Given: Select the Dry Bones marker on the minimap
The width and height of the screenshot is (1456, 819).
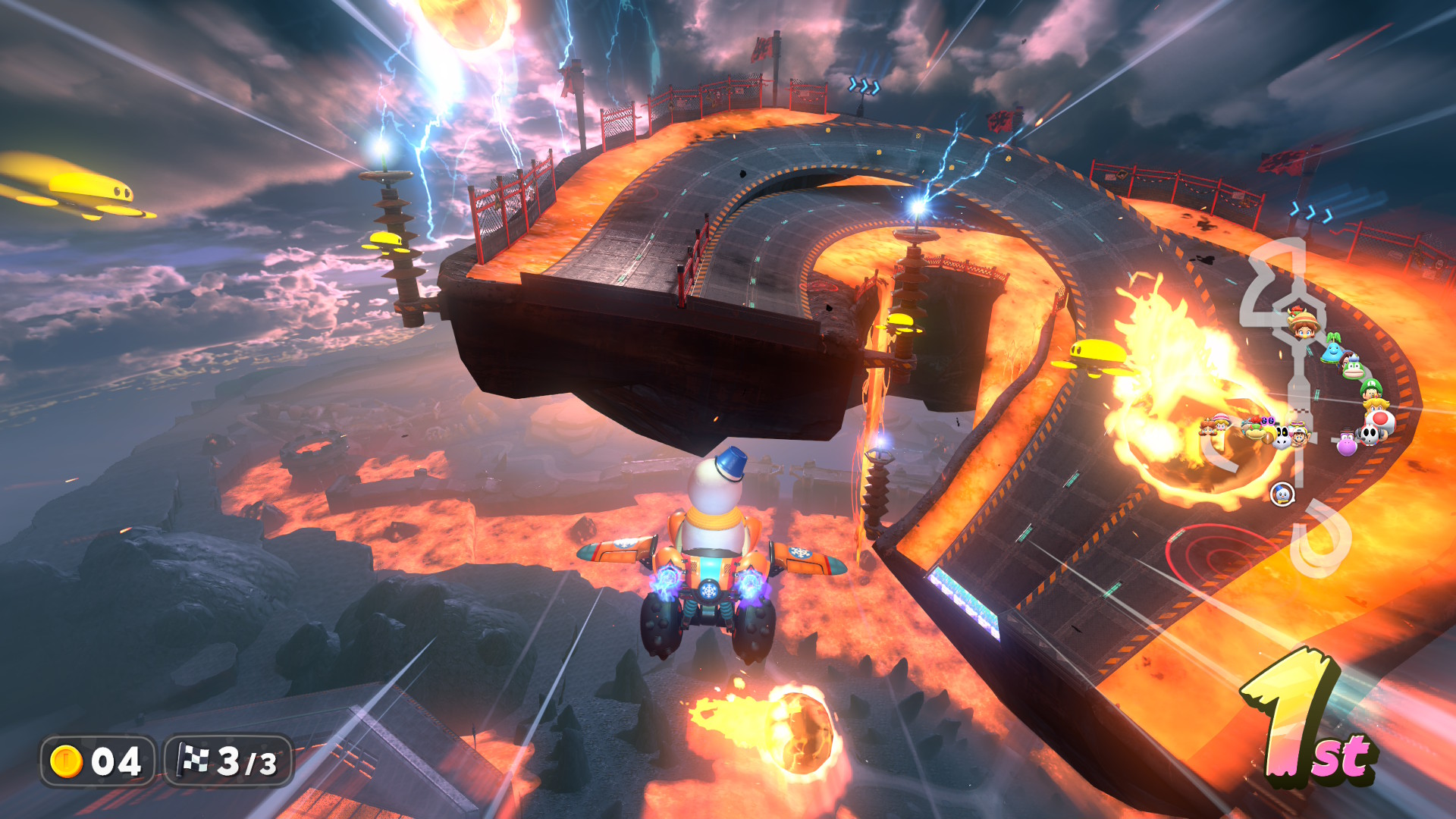Looking at the screenshot, I should (1282, 436).
